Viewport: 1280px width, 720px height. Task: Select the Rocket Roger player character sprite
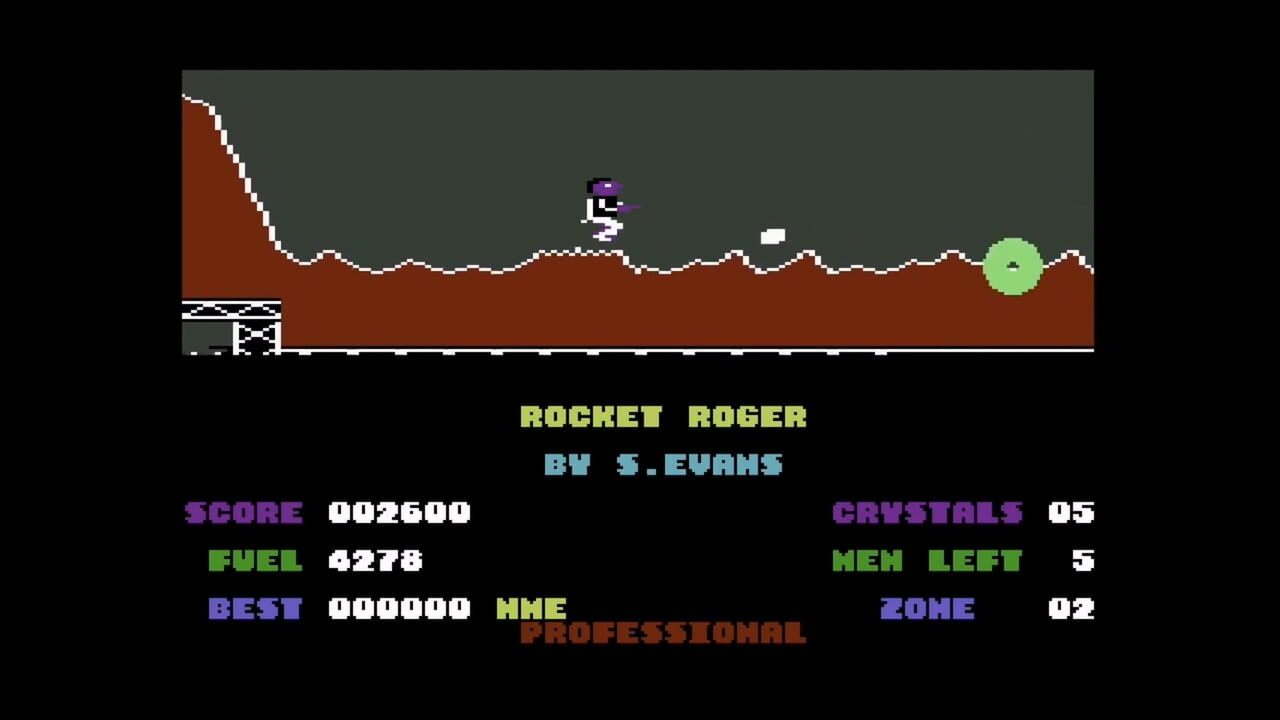(x=603, y=207)
